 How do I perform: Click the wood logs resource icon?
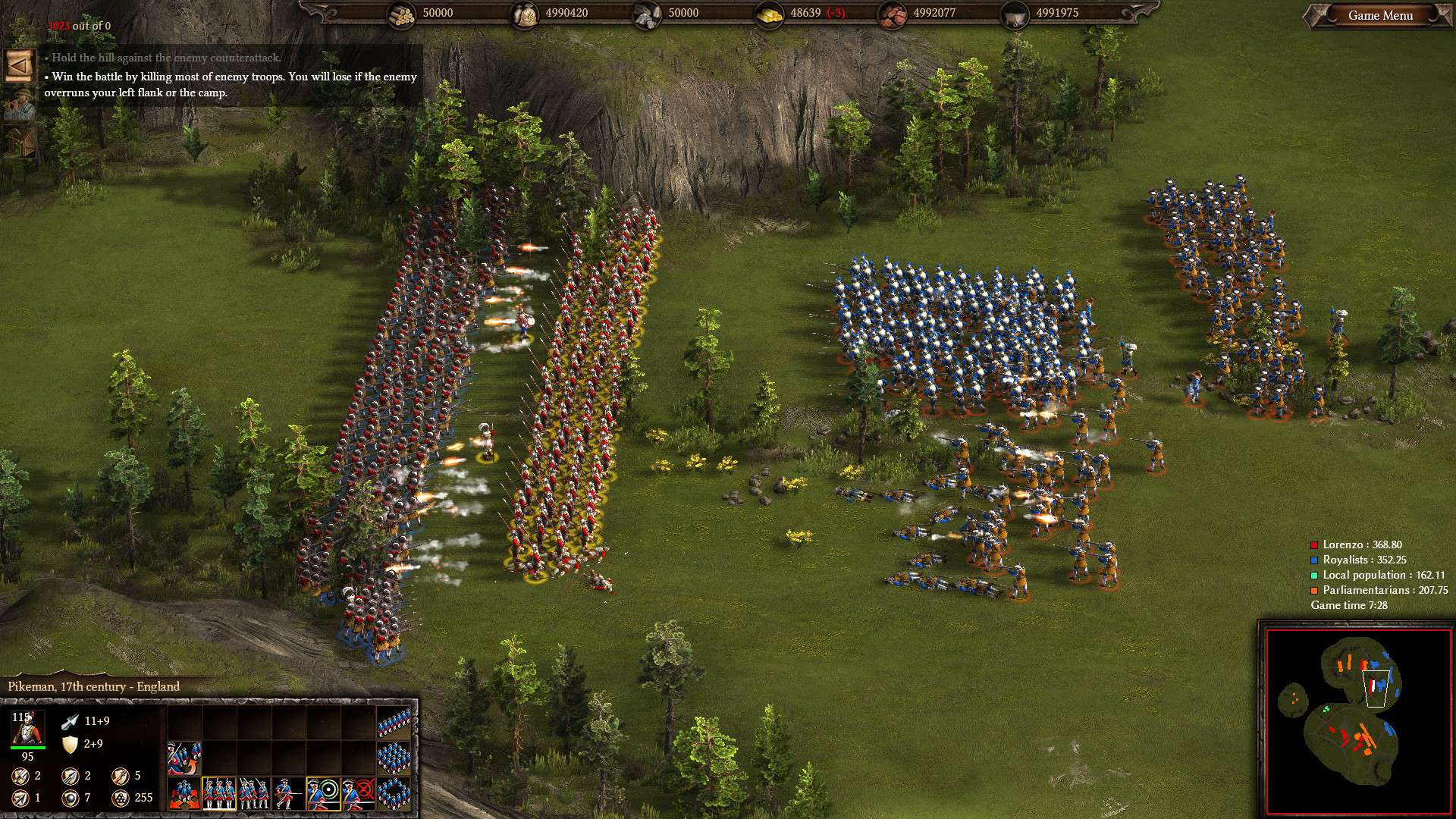point(402,14)
